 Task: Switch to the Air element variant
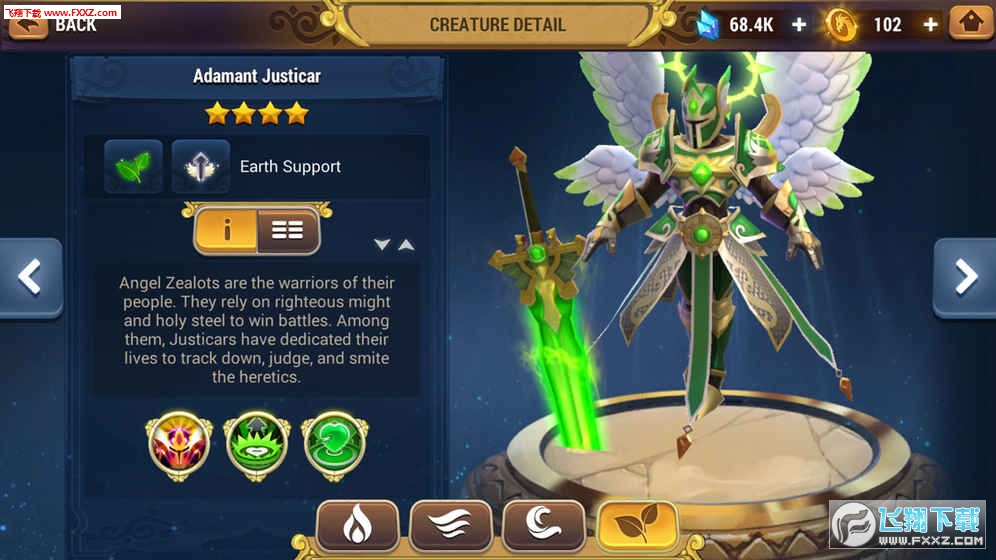[451, 525]
